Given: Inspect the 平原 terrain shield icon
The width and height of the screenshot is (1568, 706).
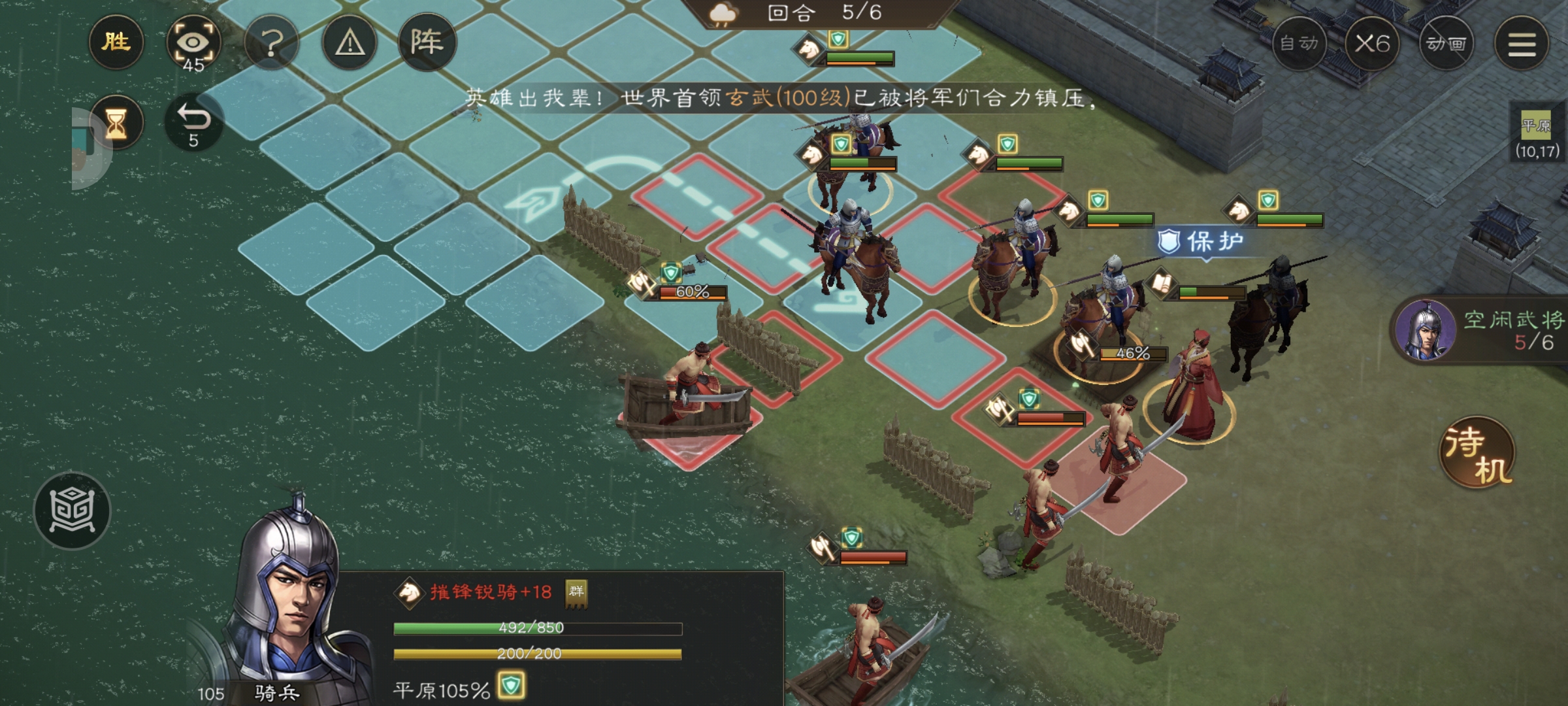Looking at the screenshot, I should (x=511, y=686).
